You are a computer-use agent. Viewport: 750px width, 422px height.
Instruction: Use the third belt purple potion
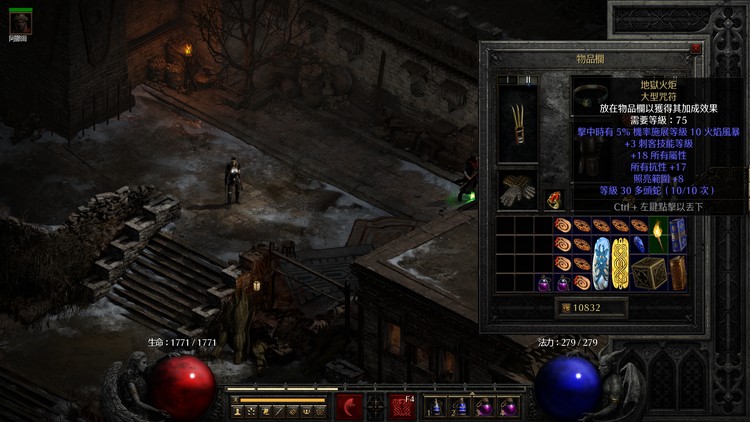point(485,407)
